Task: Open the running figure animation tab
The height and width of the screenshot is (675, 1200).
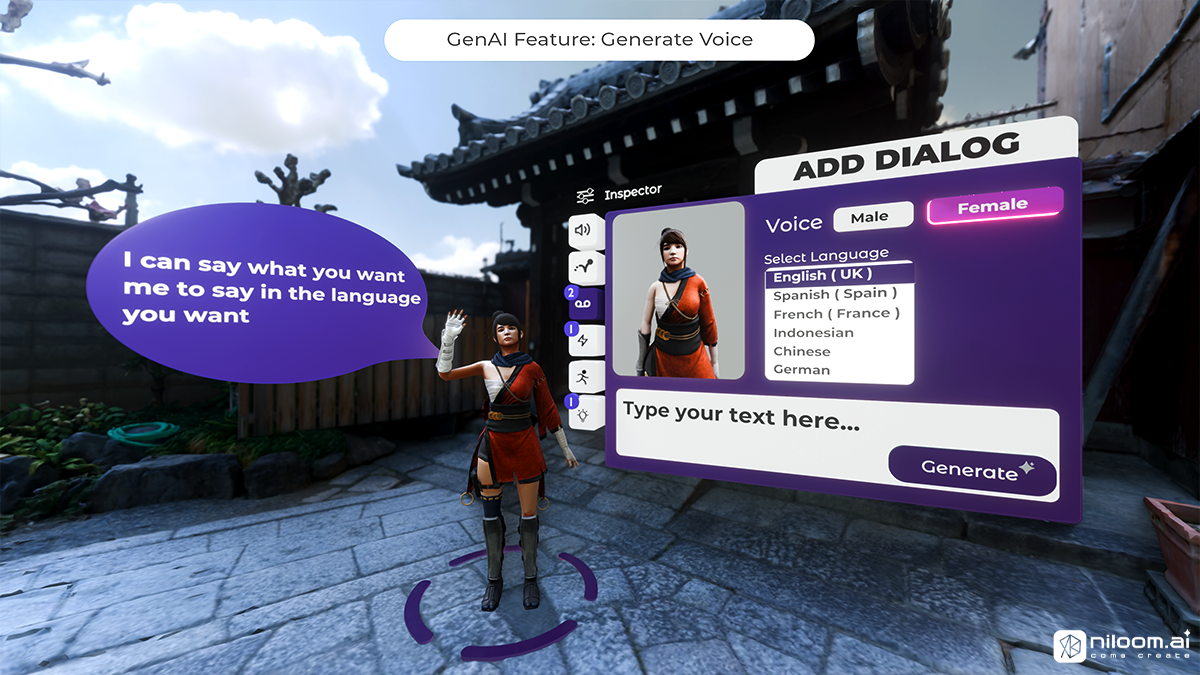Action: point(583,376)
